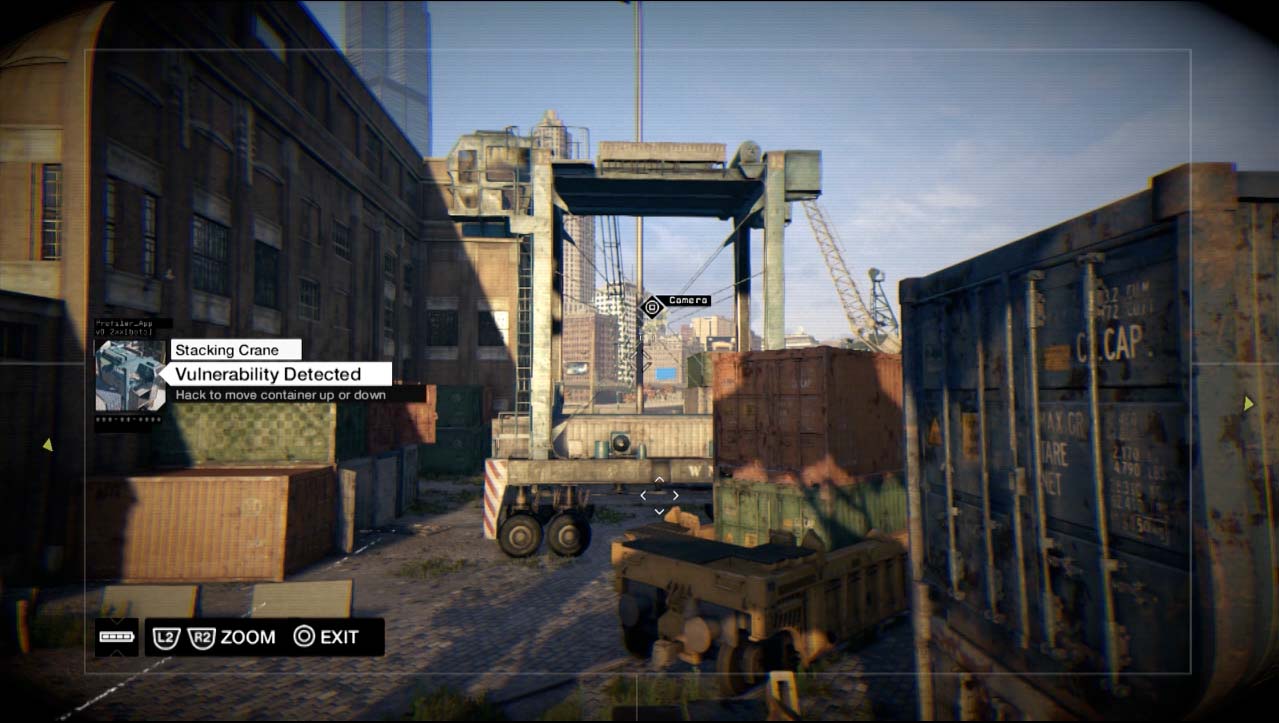Select the Vulnerability Detected banner
The height and width of the screenshot is (723, 1279).
point(276,374)
